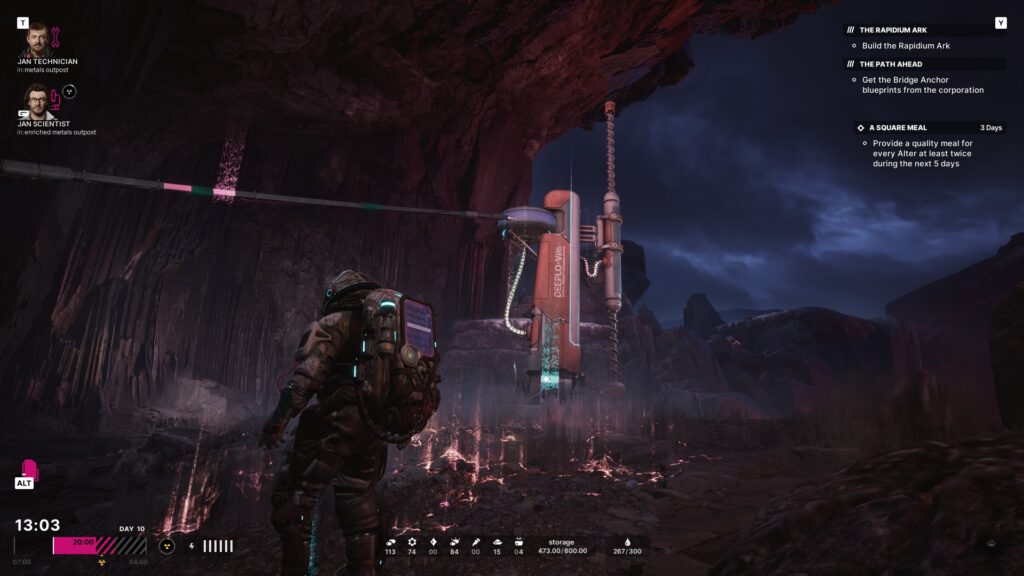Click the radiation warning icon beside the day bar
The width and height of the screenshot is (1024, 576).
[x=166, y=546]
